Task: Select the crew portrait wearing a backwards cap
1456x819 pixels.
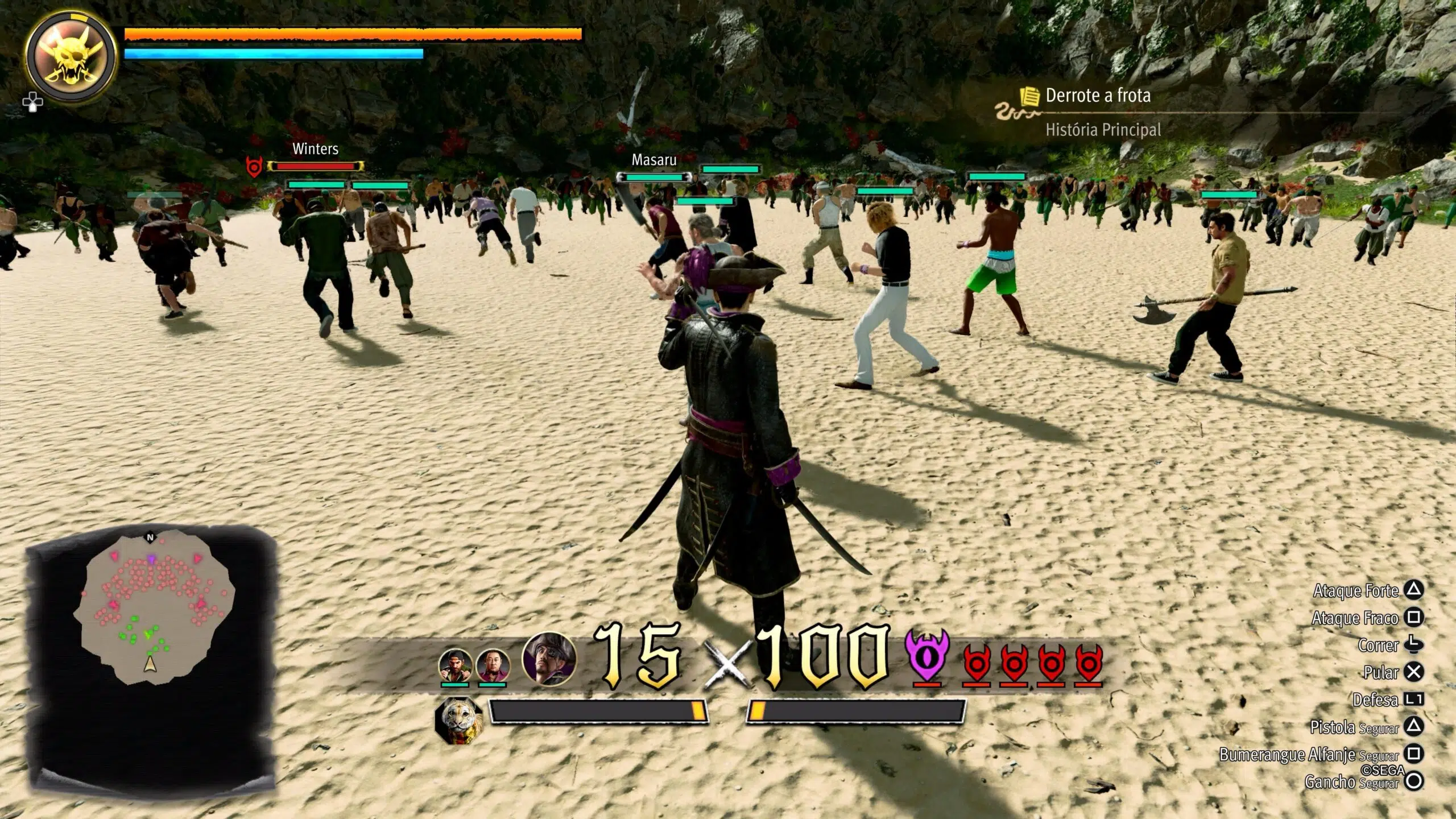Action: [x=455, y=665]
